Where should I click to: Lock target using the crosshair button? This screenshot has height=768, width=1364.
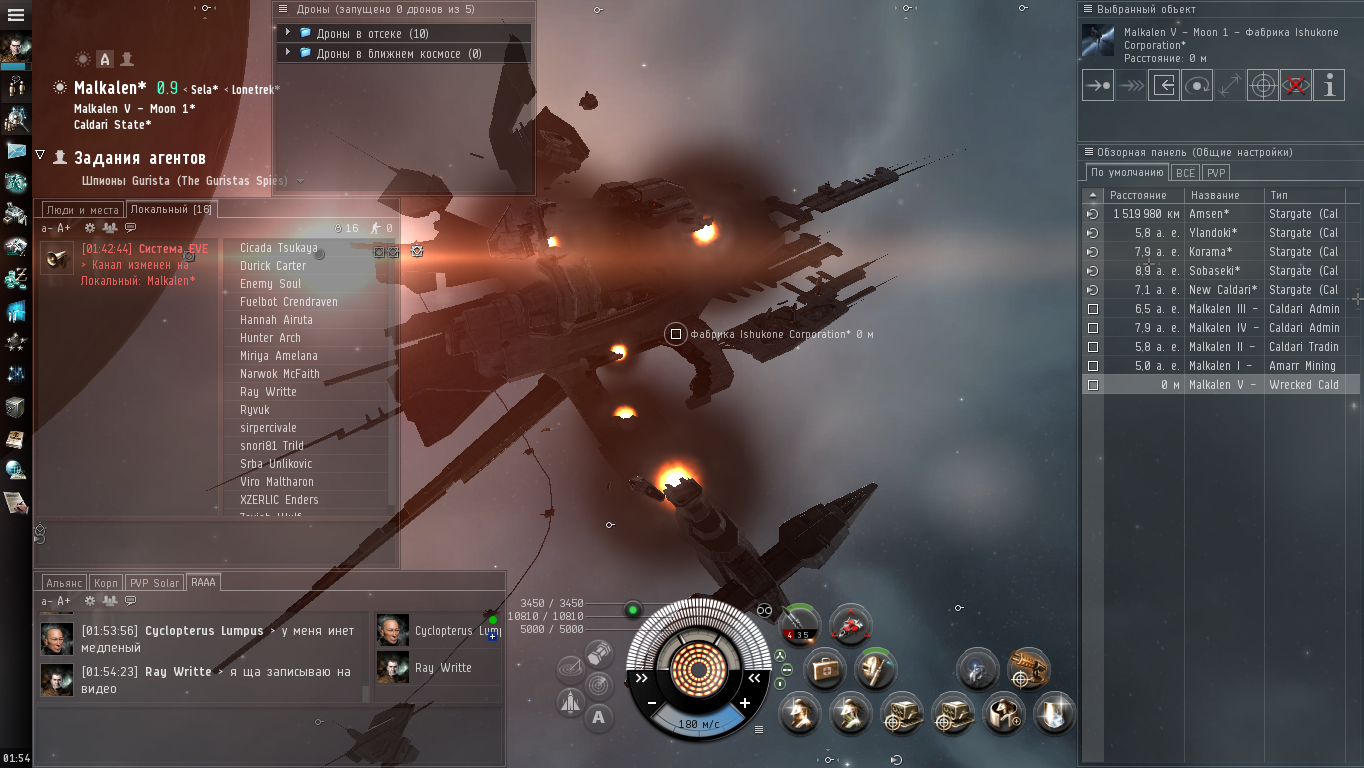(1263, 85)
